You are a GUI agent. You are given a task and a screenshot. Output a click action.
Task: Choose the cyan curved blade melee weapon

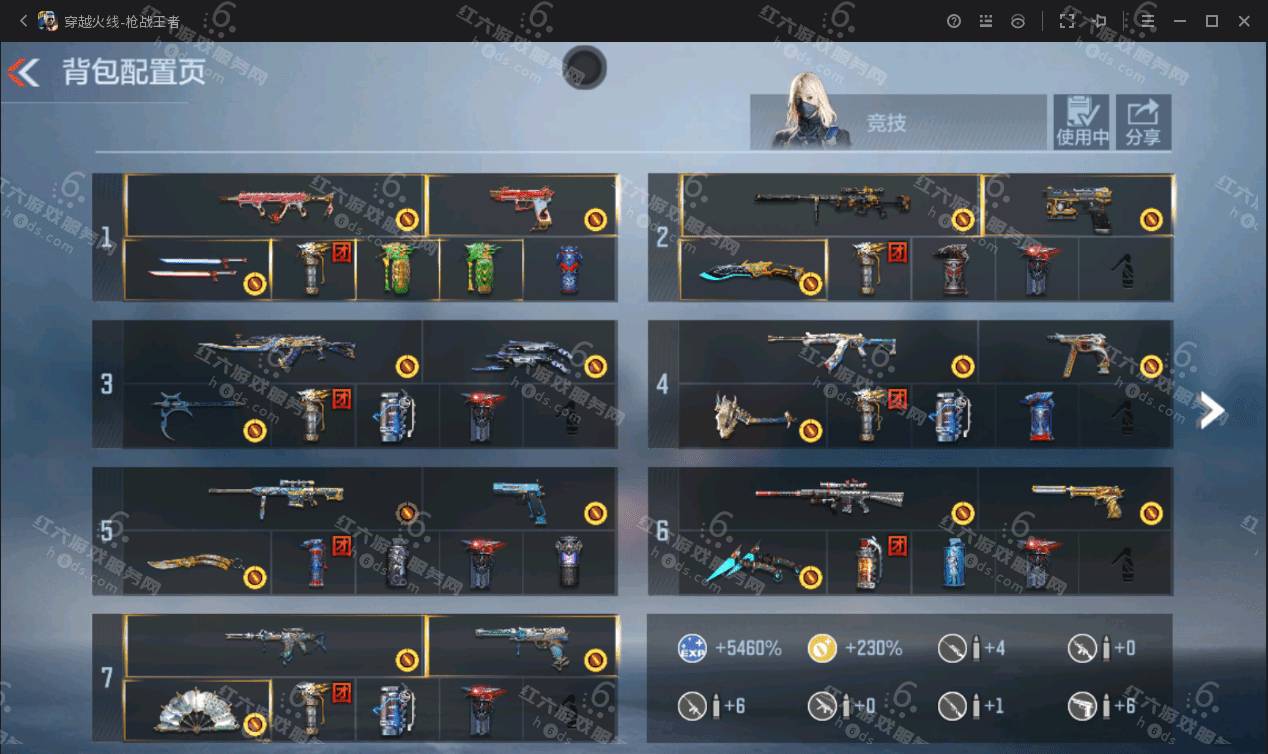pos(754,270)
